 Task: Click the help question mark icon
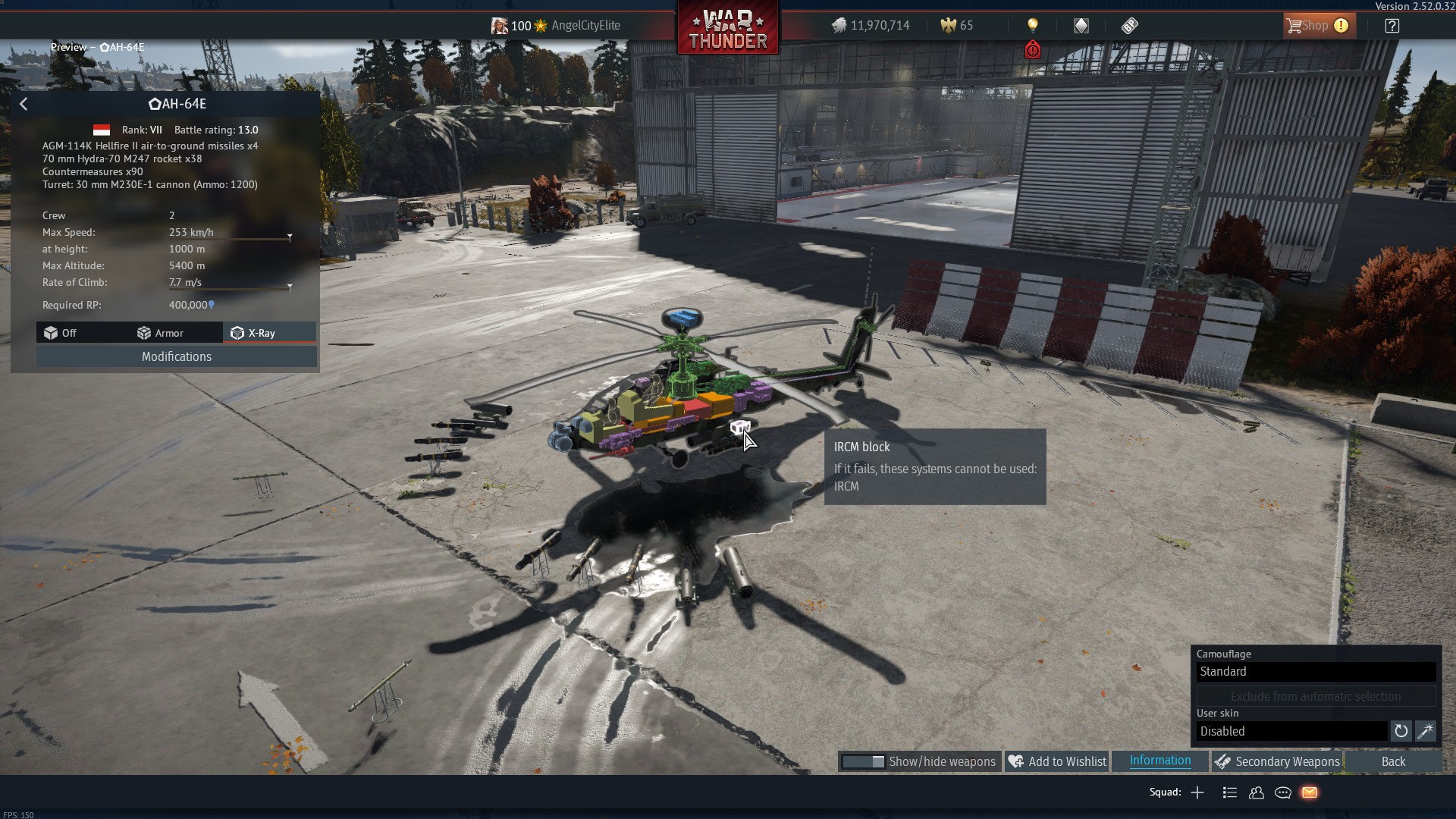[x=1392, y=26]
